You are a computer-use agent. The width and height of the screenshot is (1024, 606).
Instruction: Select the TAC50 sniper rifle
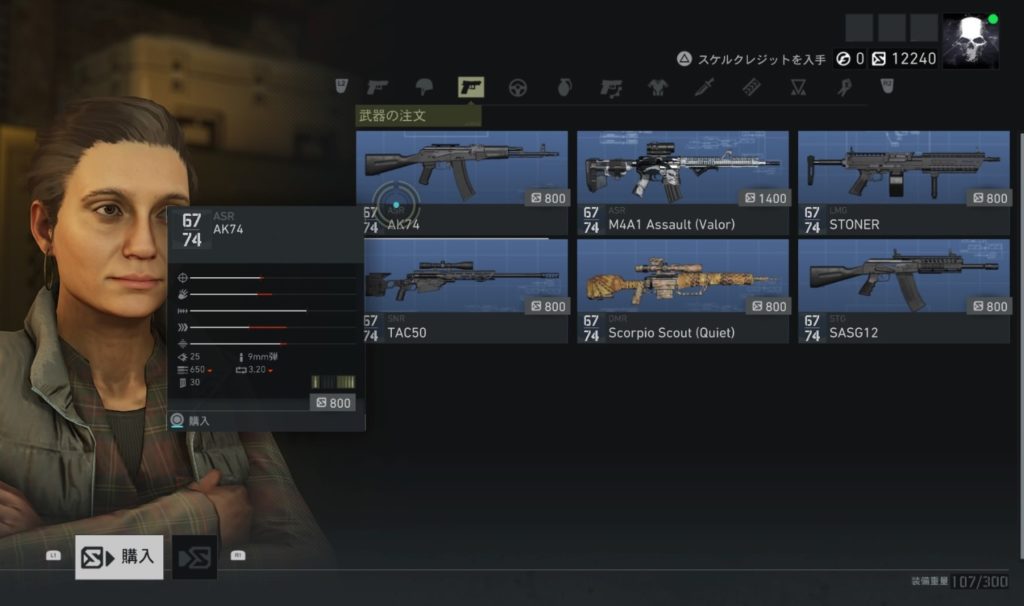pyautogui.click(x=461, y=290)
